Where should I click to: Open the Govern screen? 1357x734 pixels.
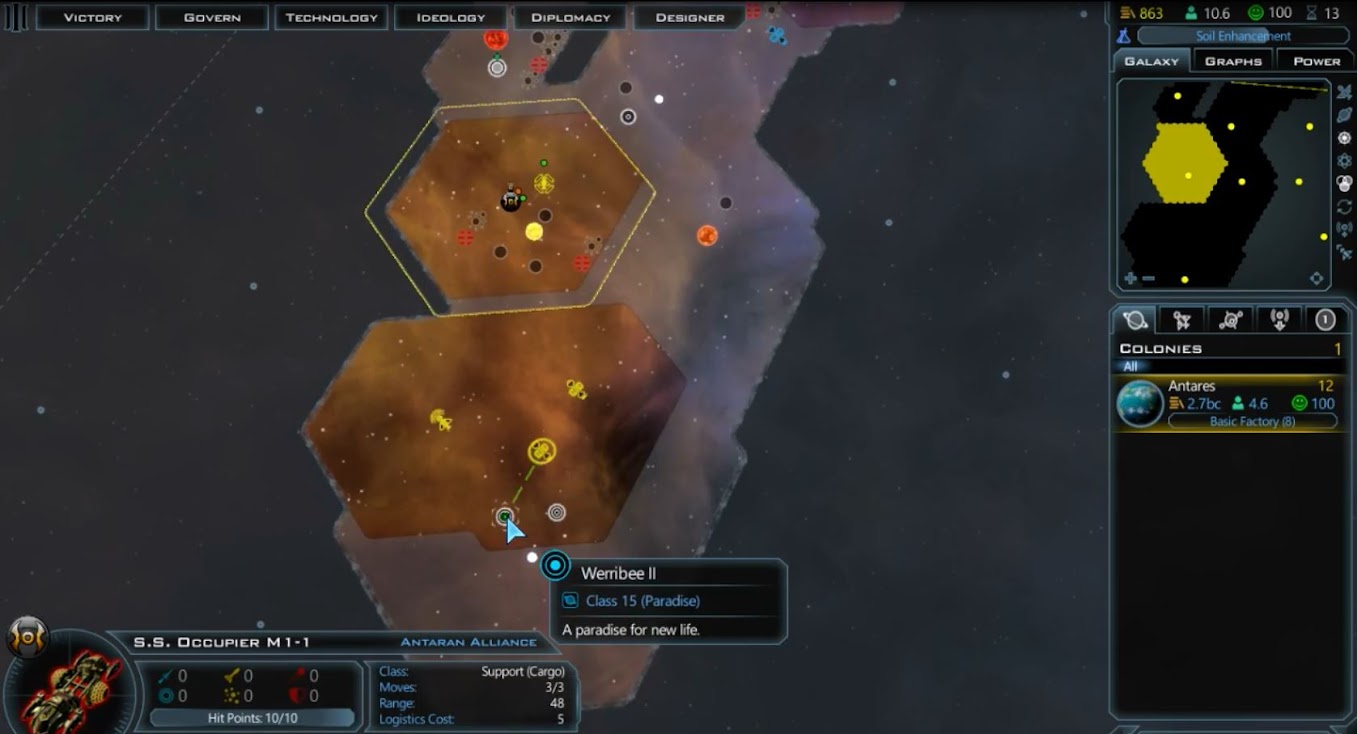[x=212, y=17]
